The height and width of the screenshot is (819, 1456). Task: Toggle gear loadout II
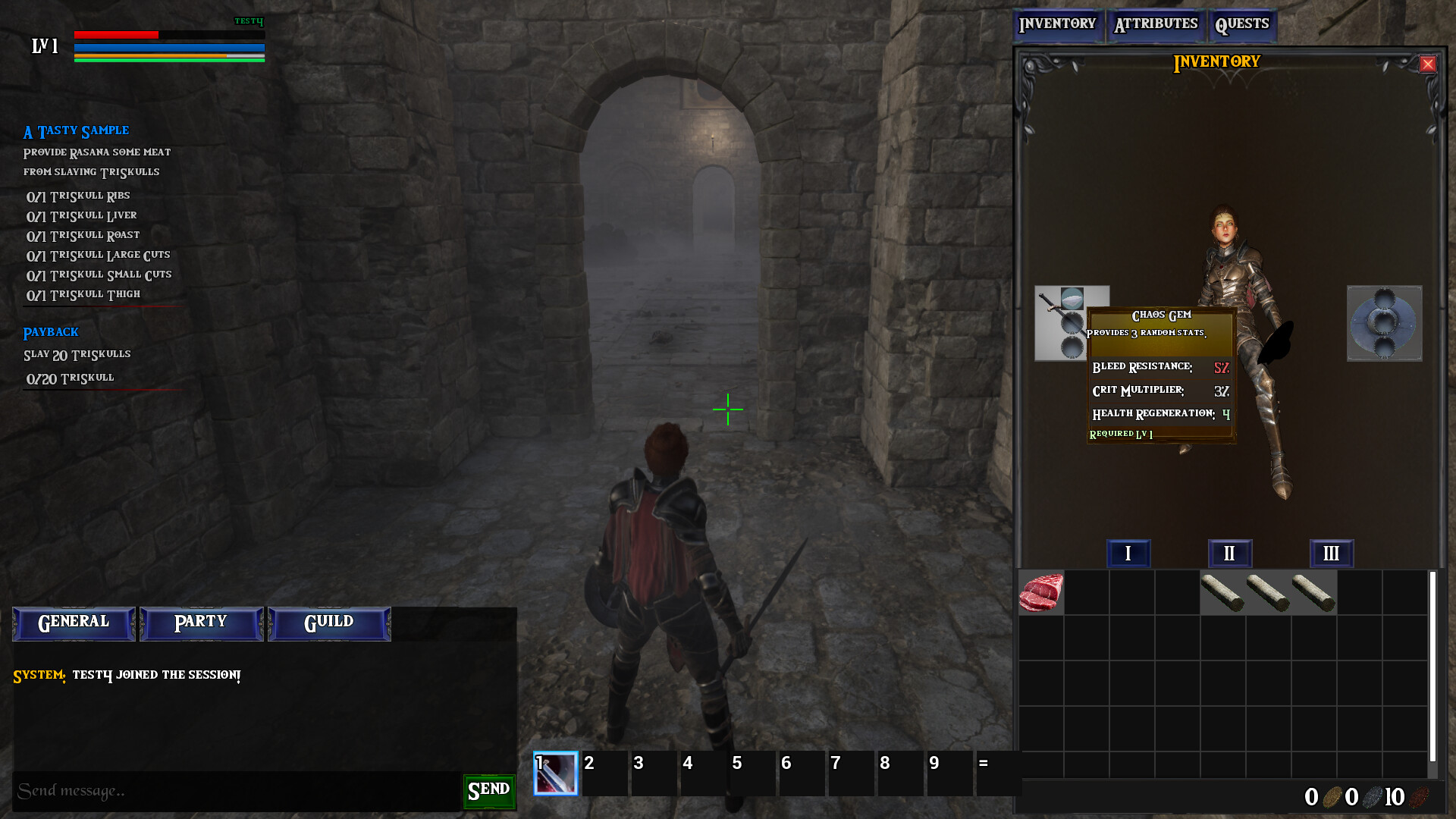coord(1229,554)
